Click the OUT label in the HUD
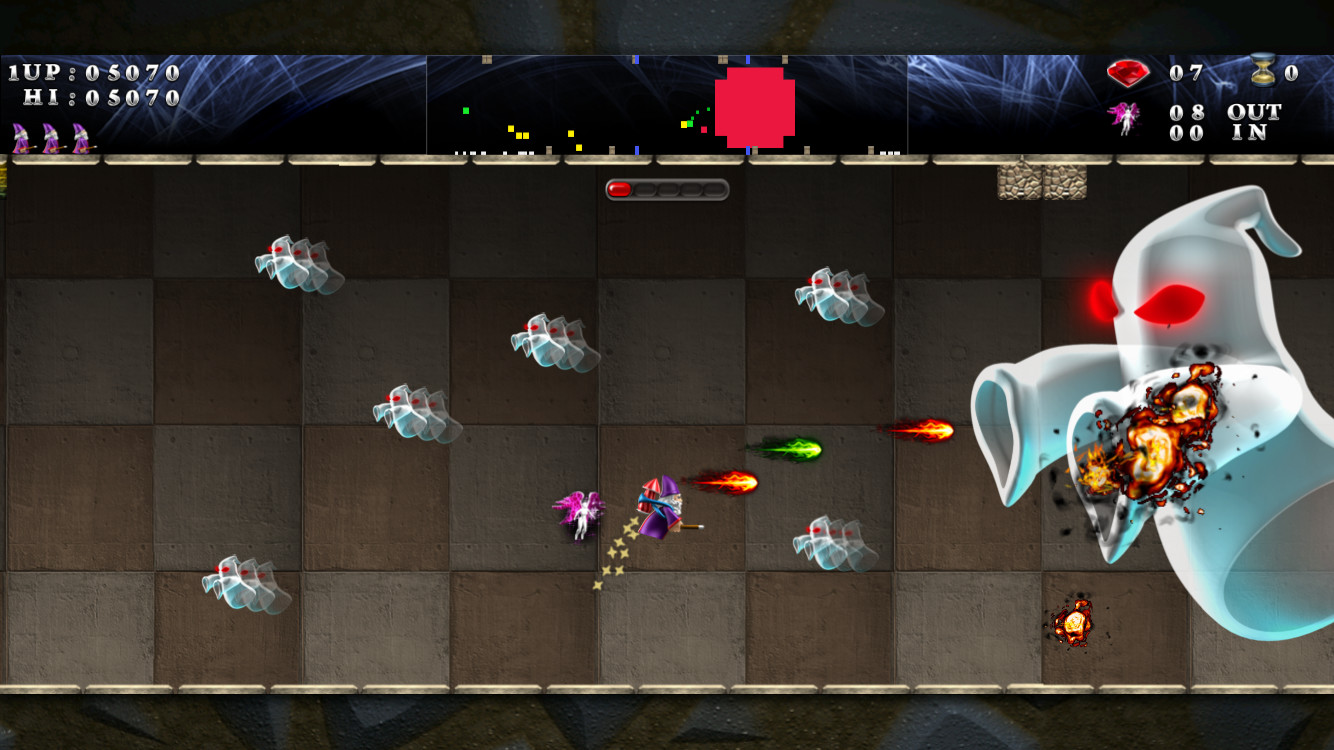The height and width of the screenshot is (750, 1334). pos(1253,113)
